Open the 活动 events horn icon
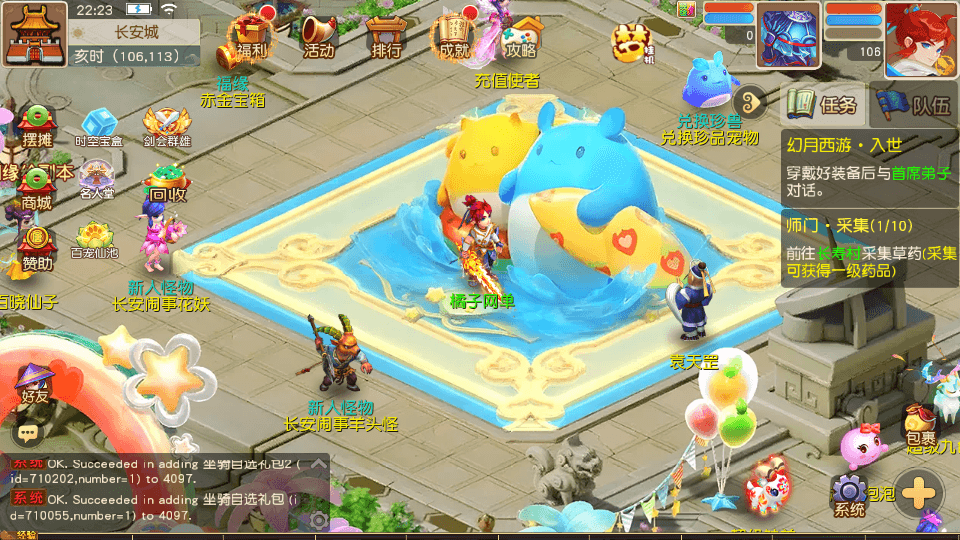Screen dimensions: 960x540 [318, 36]
